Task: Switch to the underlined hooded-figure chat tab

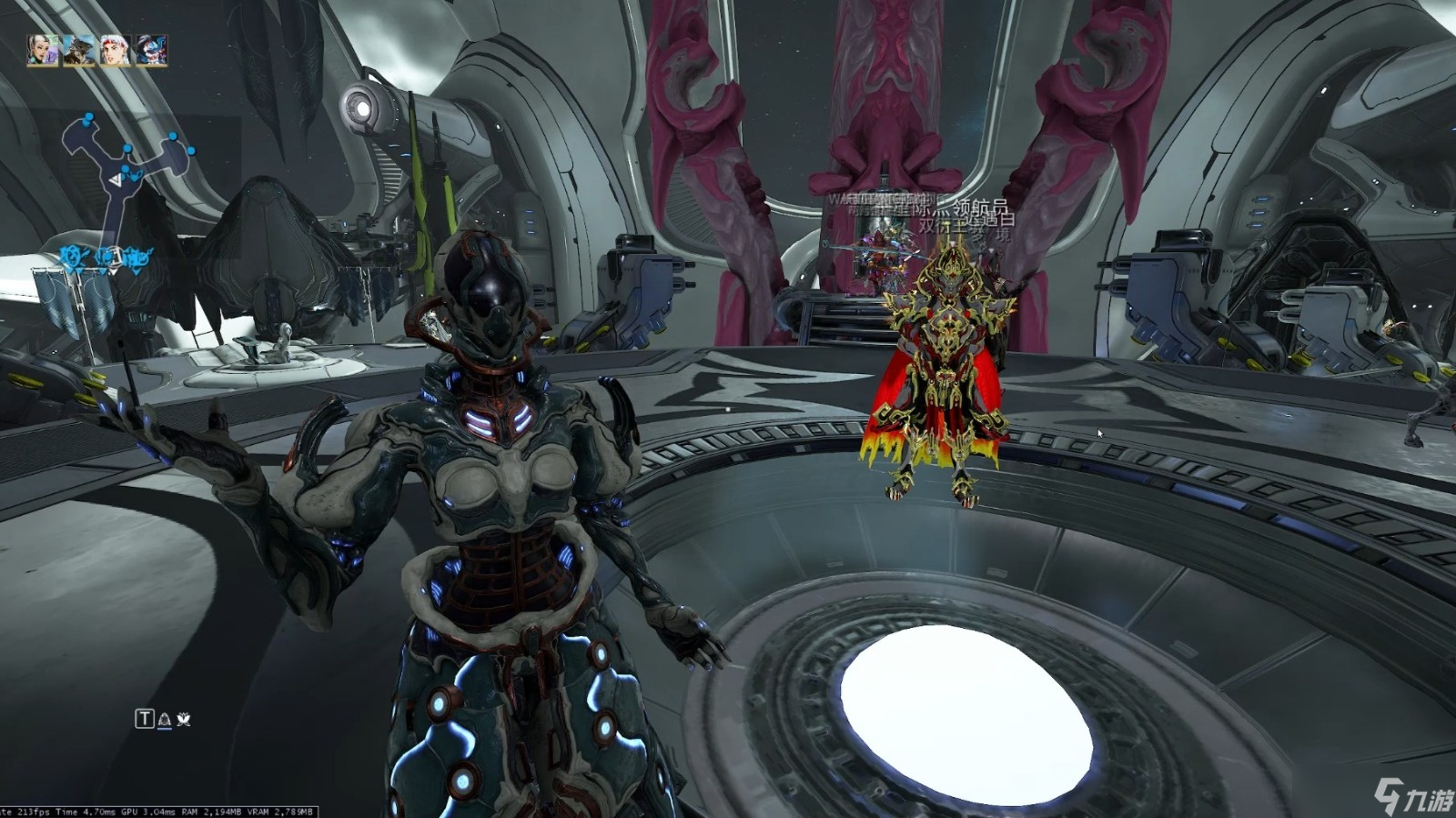Action: coord(165,720)
